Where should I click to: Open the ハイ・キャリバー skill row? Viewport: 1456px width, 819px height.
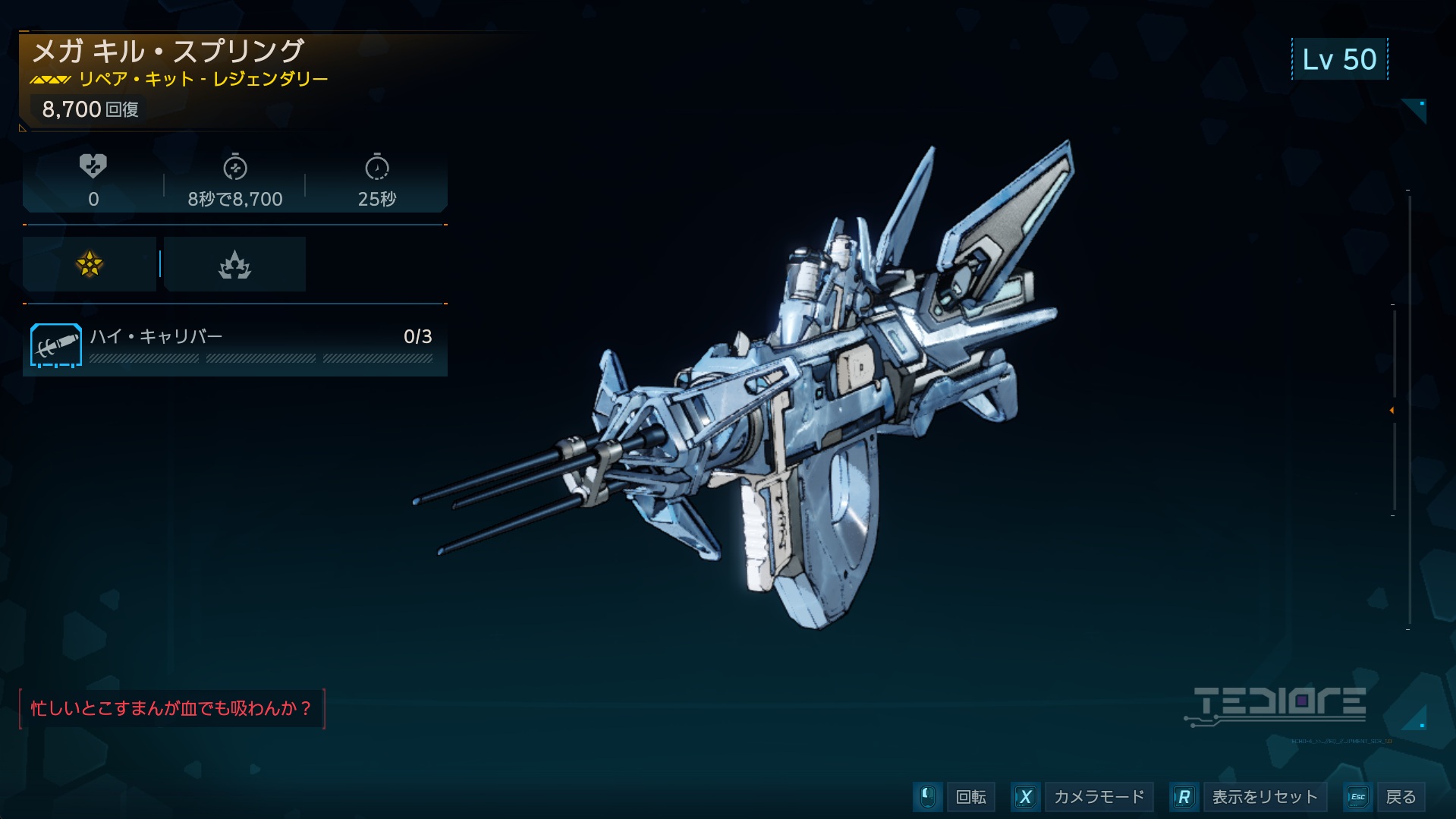click(x=235, y=345)
